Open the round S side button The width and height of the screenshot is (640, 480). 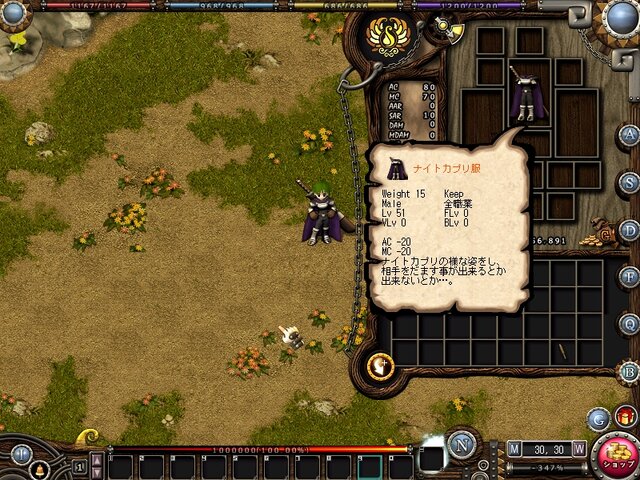tap(629, 182)
